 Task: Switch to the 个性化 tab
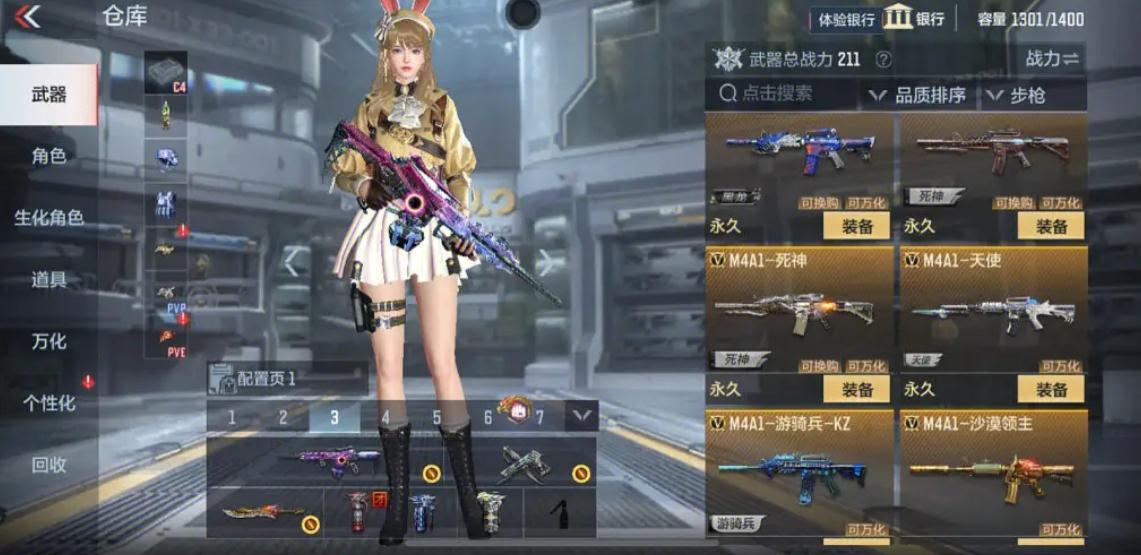point(49,404)
